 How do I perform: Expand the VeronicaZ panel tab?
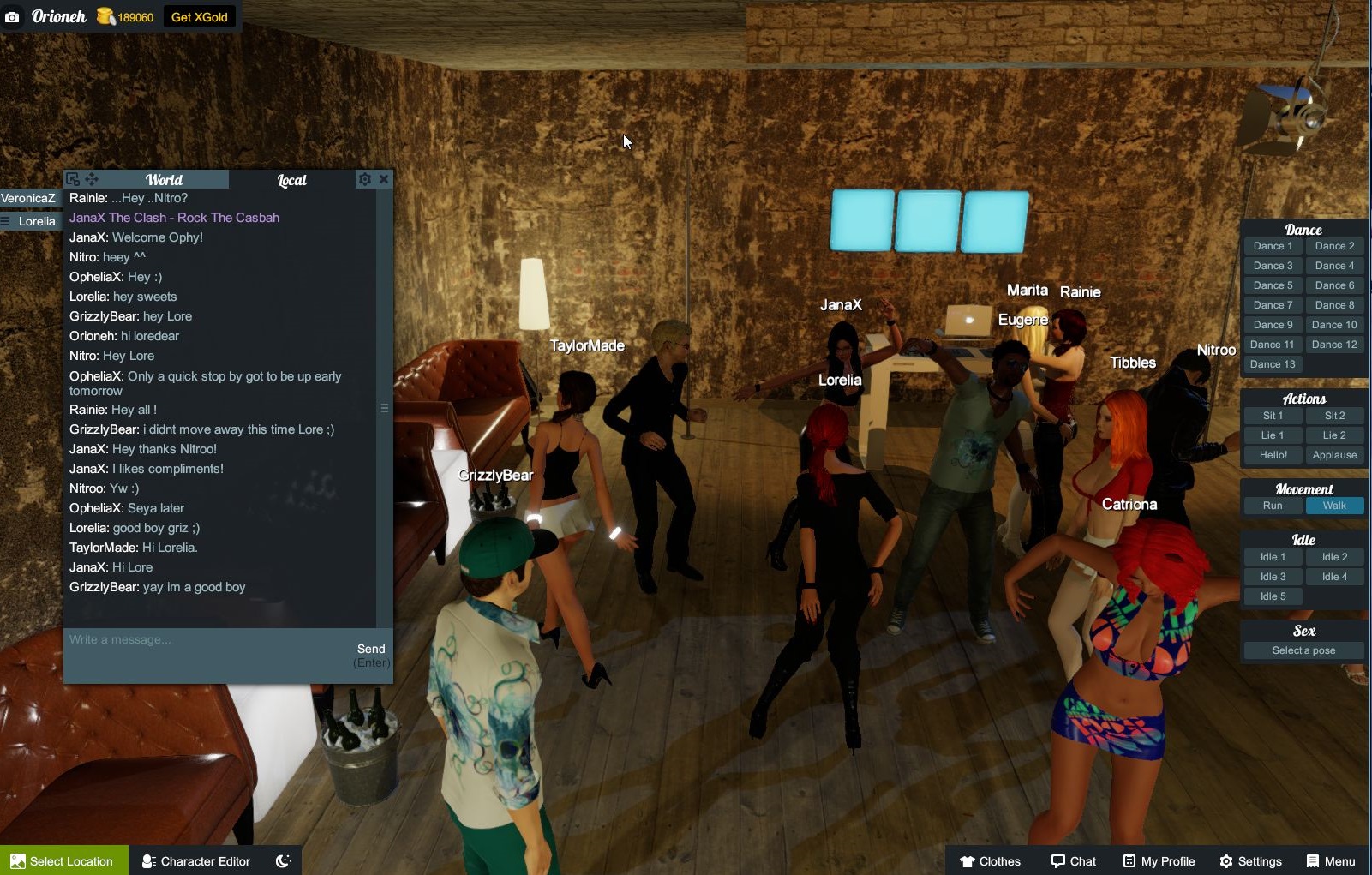point(30,197)
